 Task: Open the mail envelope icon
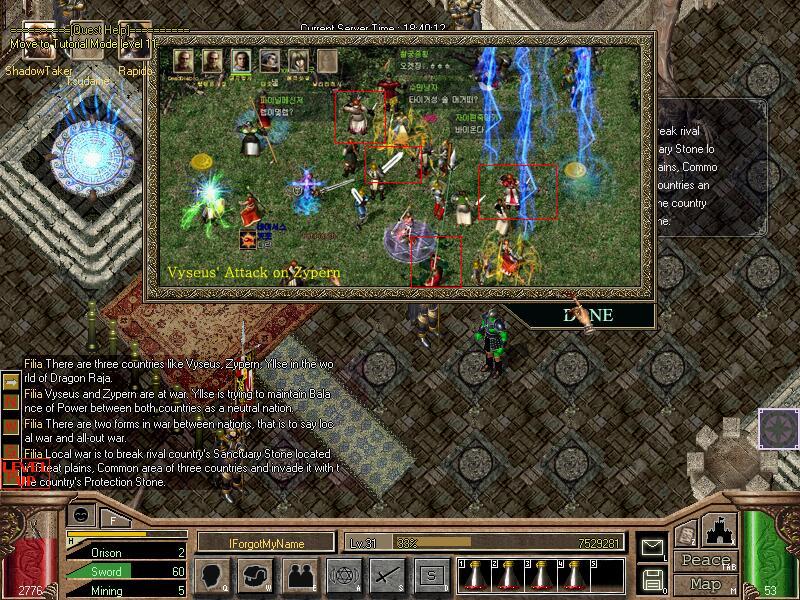[652, 548]
